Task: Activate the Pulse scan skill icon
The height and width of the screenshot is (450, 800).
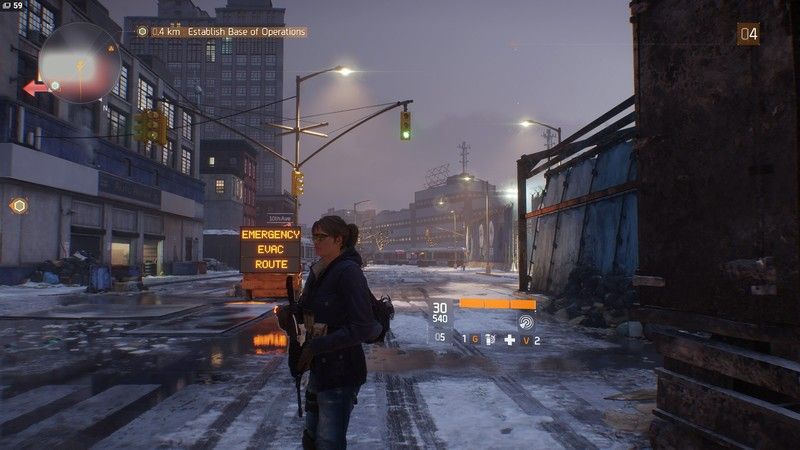Action: tap(526, 321)
